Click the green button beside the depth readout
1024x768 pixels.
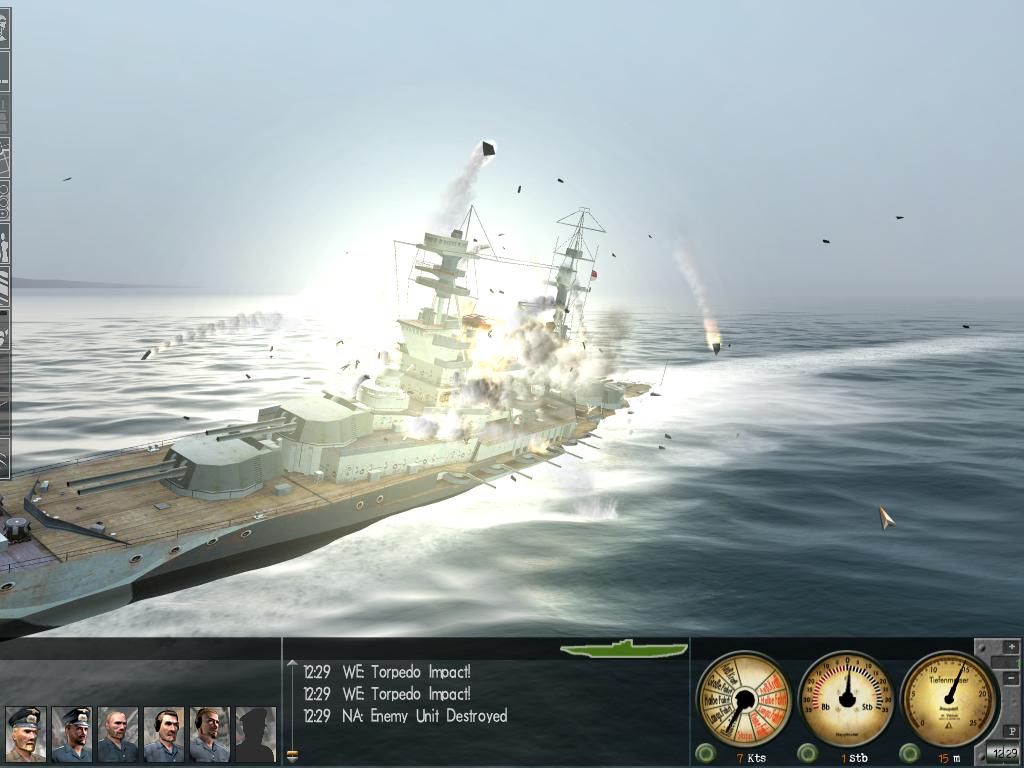910,752
